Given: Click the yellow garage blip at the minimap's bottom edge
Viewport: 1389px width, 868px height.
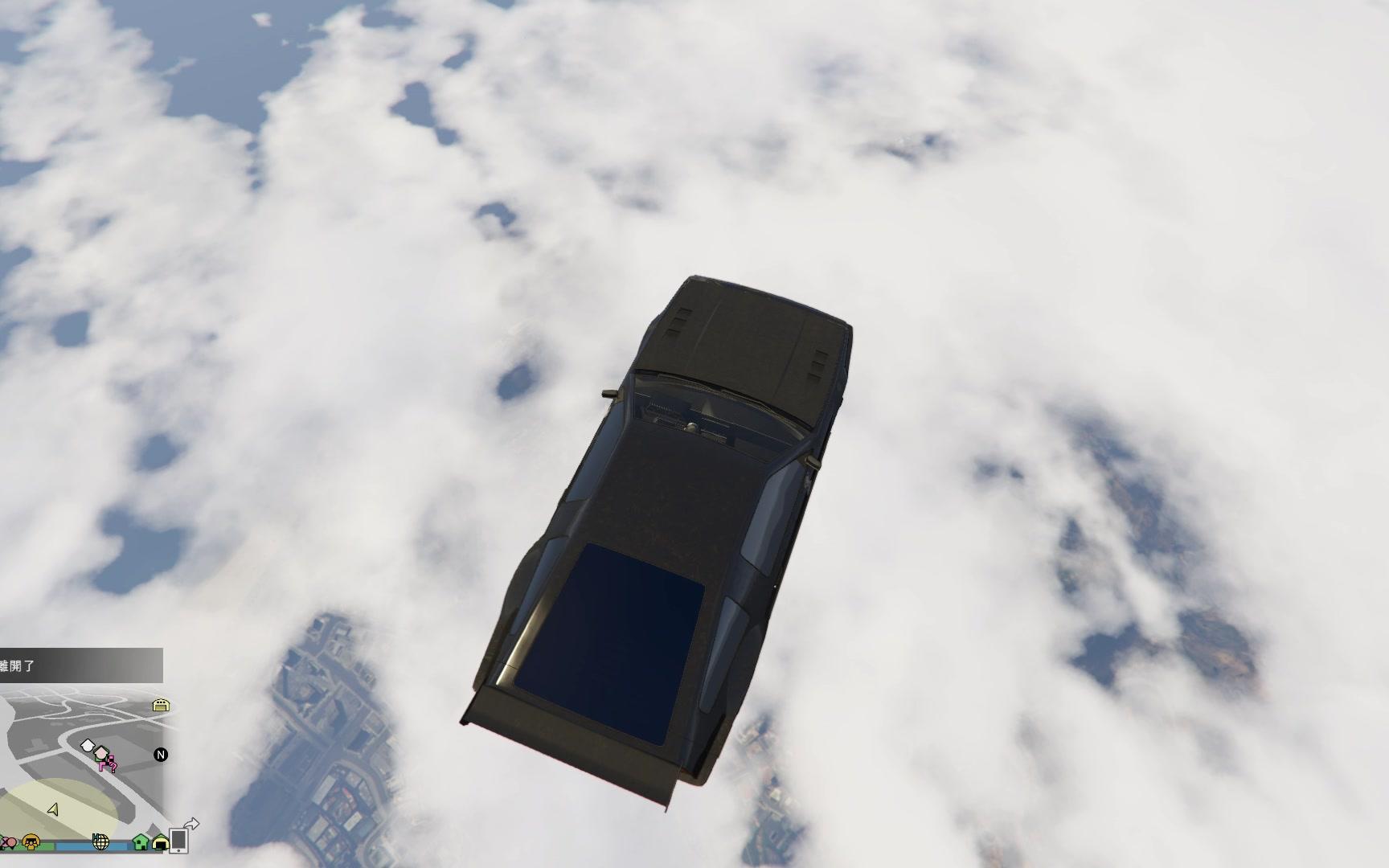Looking at the screenshot, I should pos(161,843).
